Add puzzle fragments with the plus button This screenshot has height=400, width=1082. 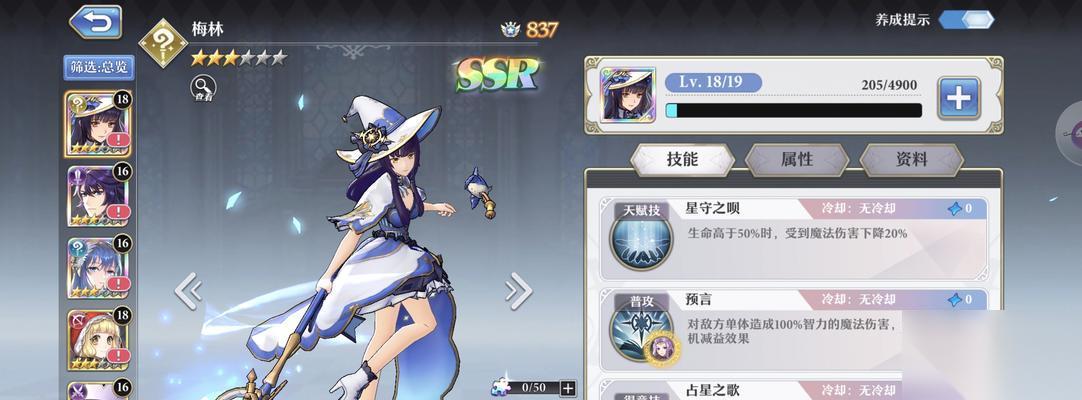click(x=568, y=388)
